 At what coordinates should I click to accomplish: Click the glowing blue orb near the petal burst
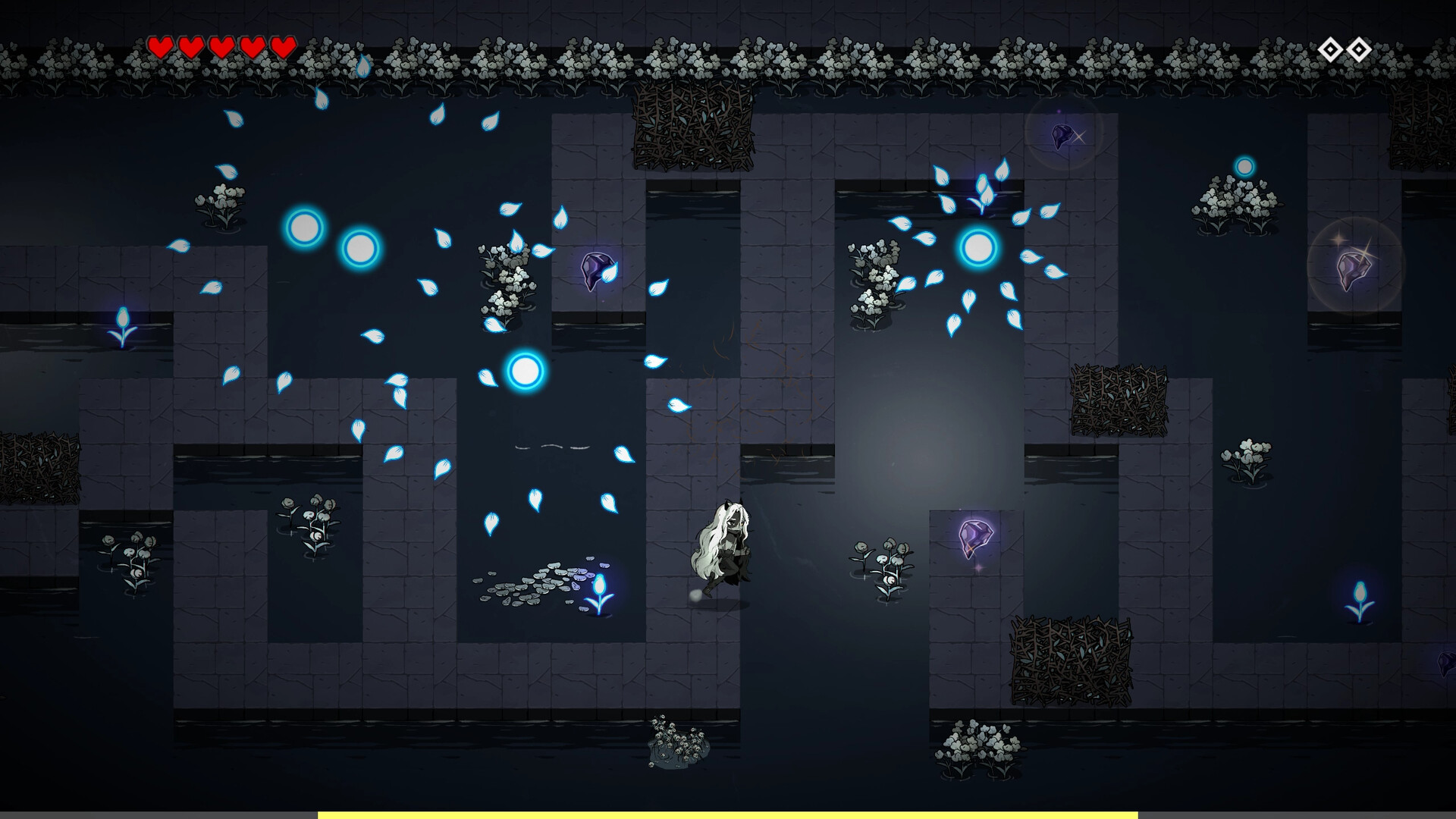coord(977,246)
